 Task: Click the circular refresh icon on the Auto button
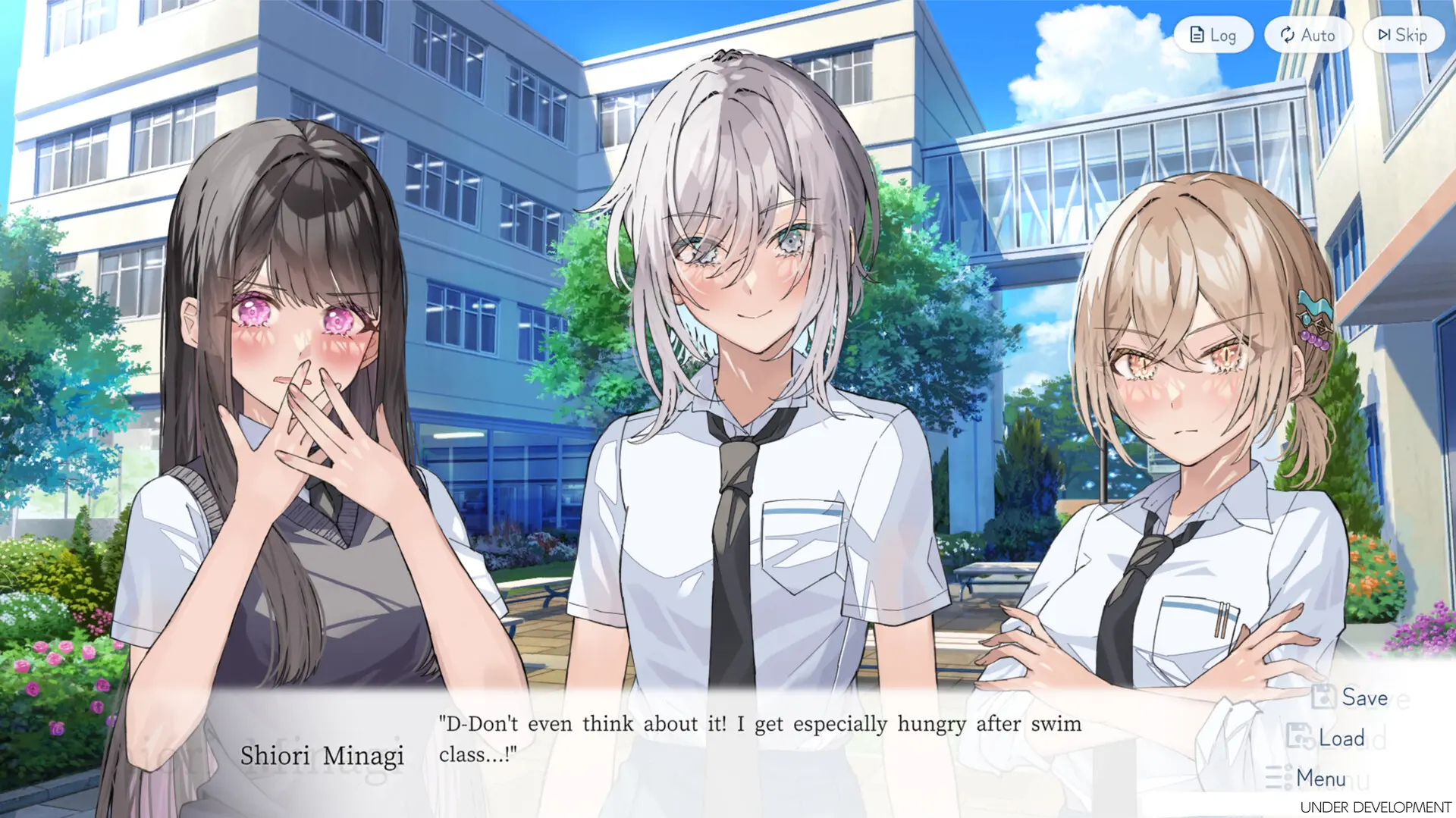coord(1288,34)
